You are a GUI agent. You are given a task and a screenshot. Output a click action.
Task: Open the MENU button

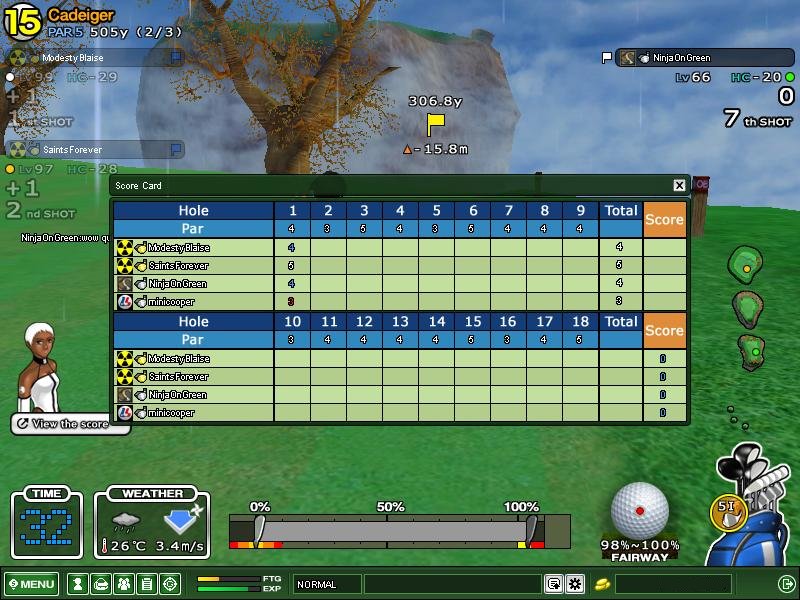point(31,584)
